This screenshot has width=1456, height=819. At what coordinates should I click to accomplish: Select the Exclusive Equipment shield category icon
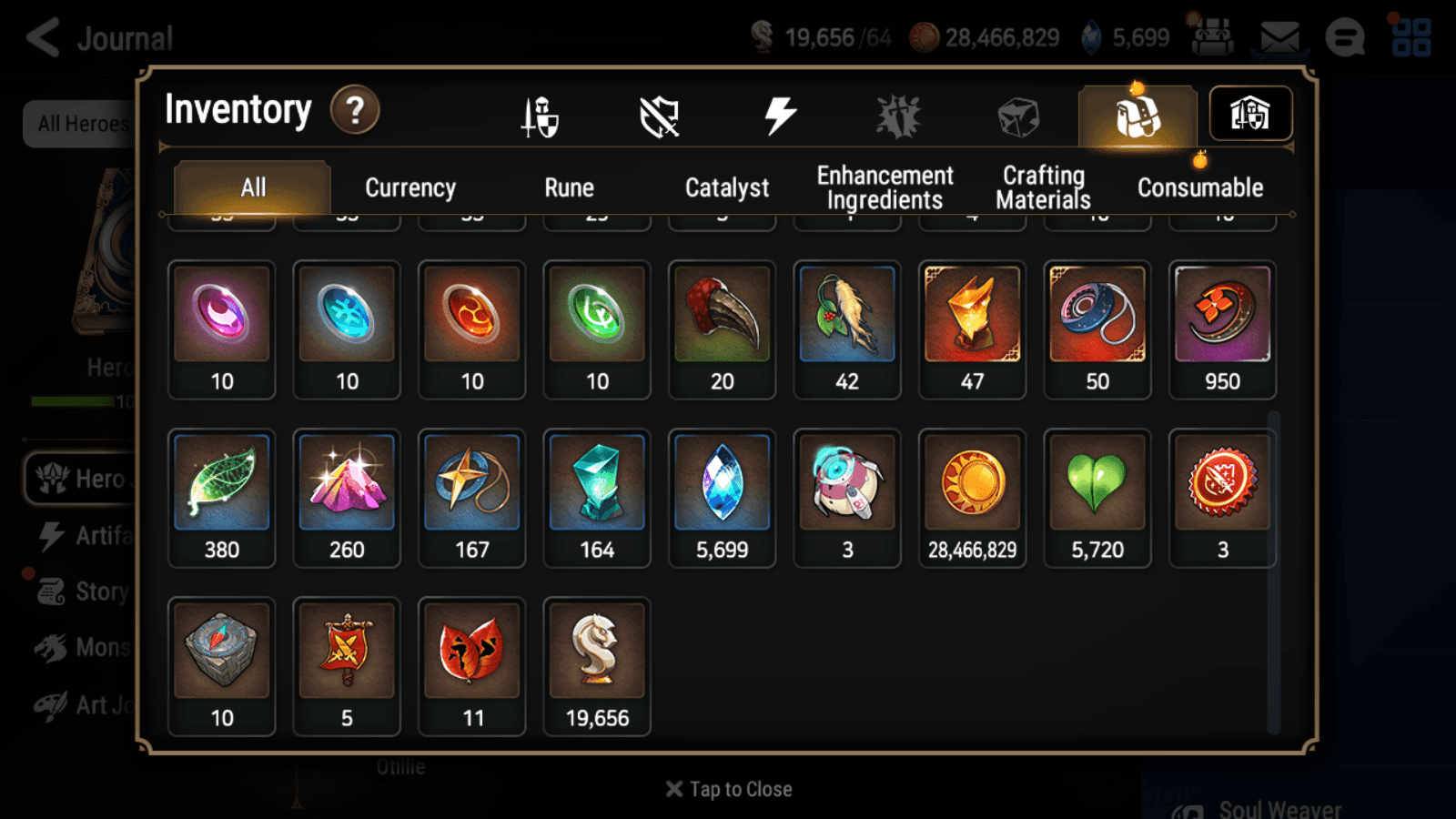(660, 116)
